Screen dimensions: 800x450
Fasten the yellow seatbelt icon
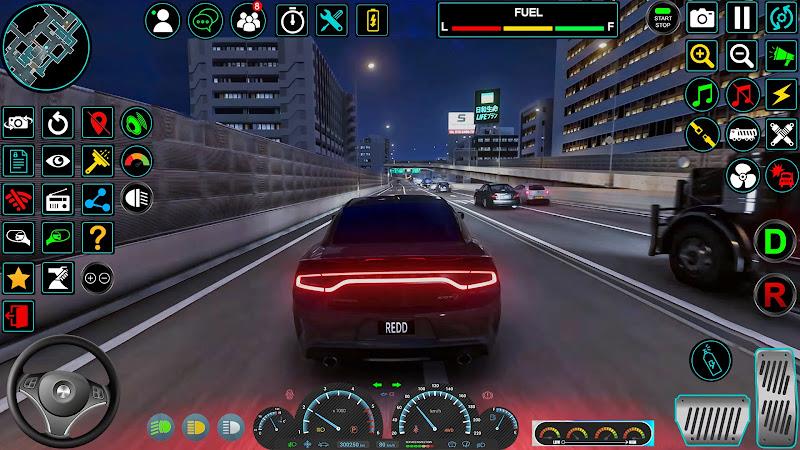coord(702,133)
